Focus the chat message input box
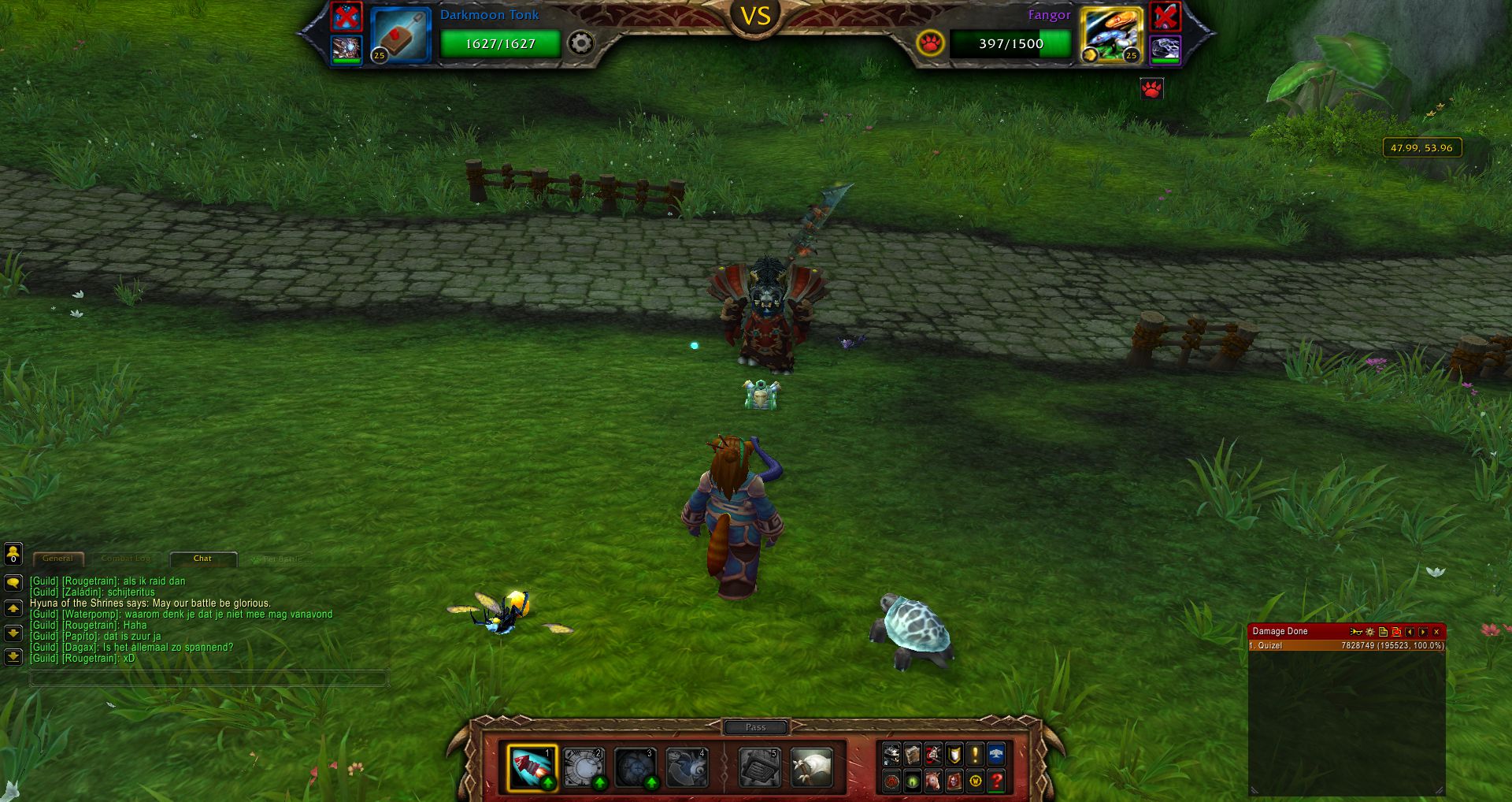Viewport: 1512px width, 802px height. coord(209,678)
